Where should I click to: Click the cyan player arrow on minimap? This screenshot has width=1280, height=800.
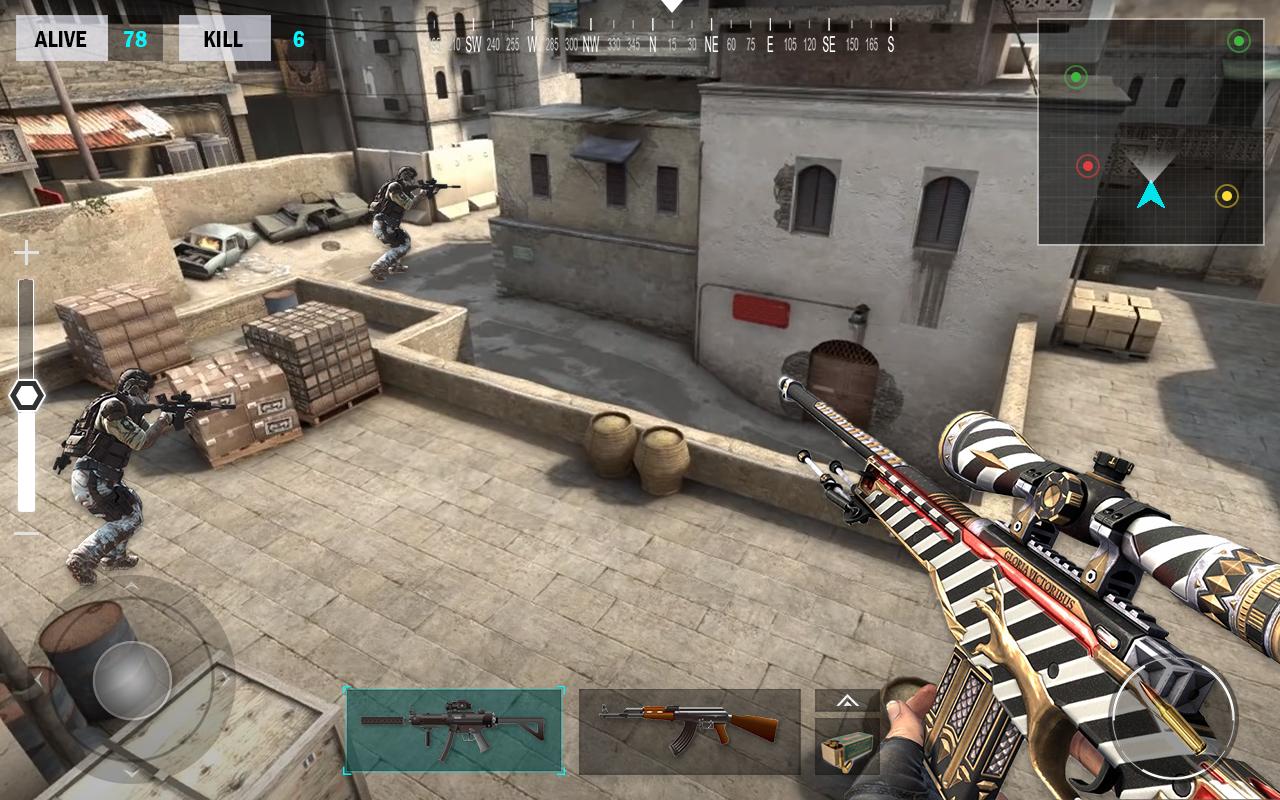(x=1151, y=193)
